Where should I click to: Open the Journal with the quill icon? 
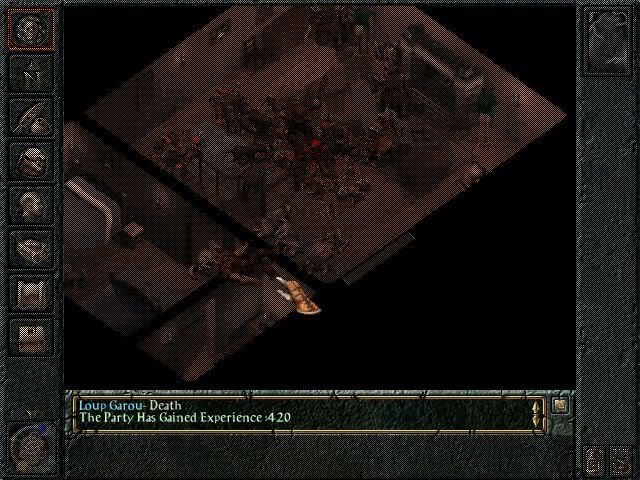pos(30,115)
